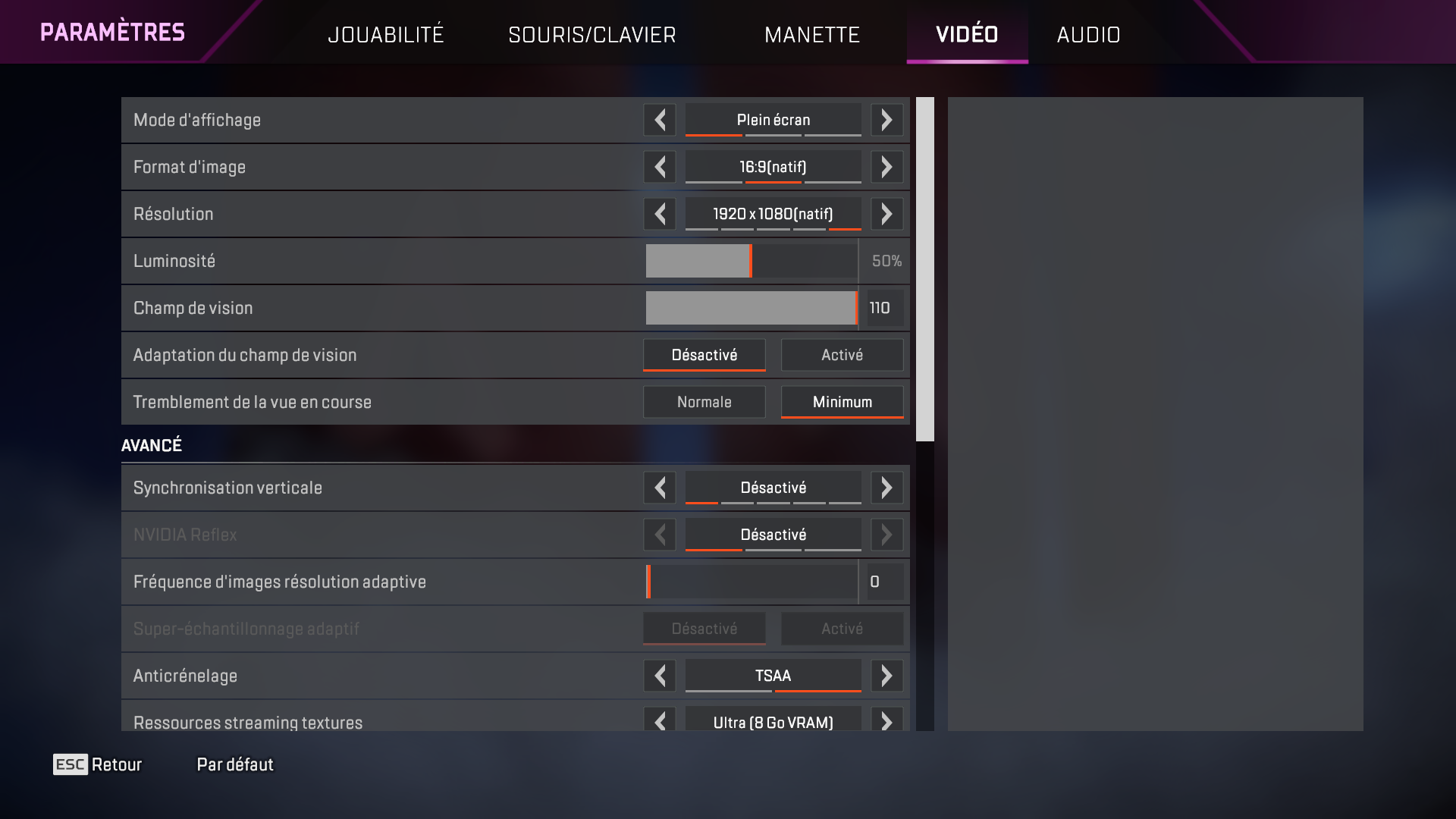Click Par défaut to reset settings
The height and width of the screenshot is (819, 1456).
pos(234,764)
